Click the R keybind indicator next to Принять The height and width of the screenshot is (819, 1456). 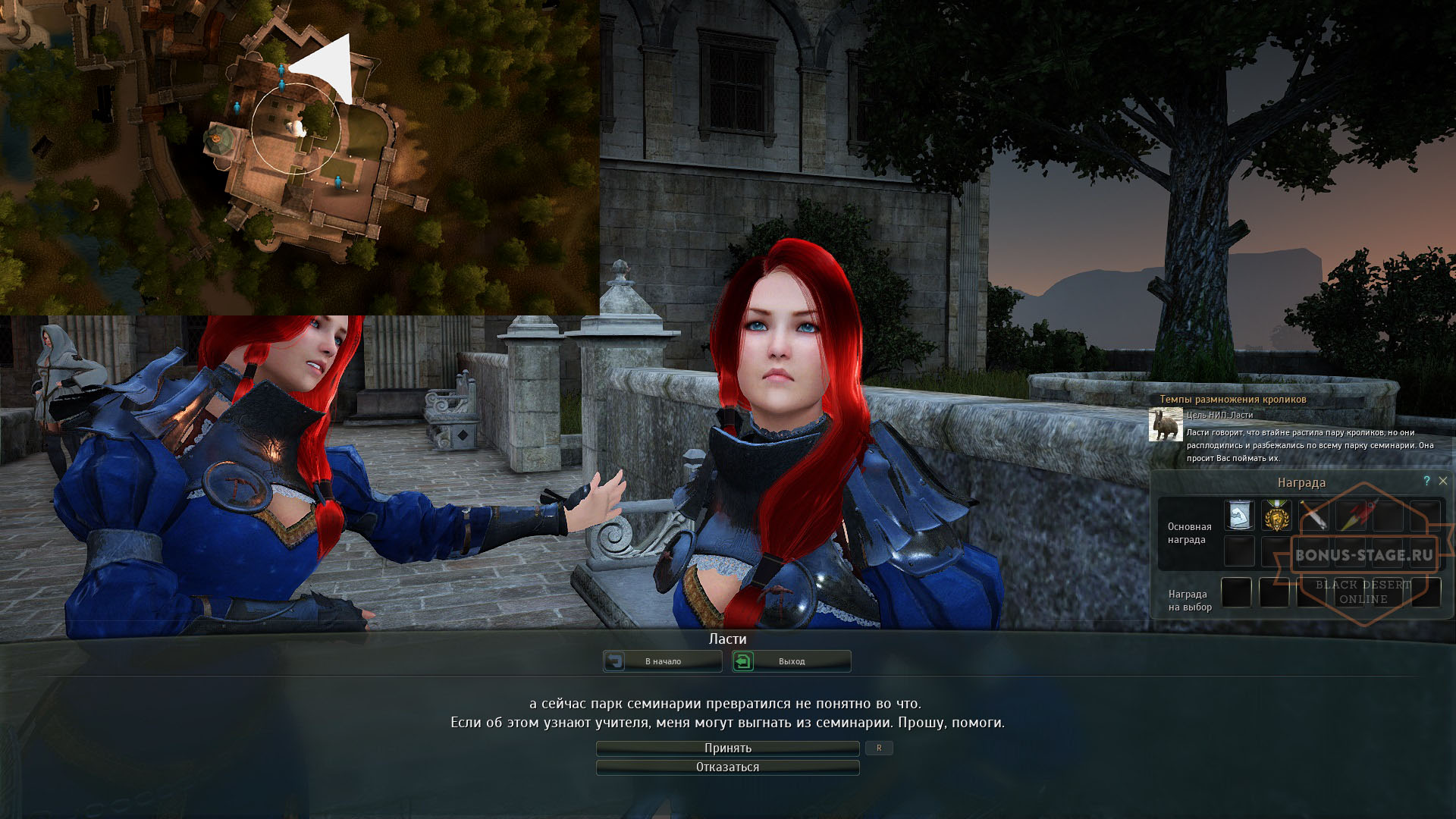(880, 748)
